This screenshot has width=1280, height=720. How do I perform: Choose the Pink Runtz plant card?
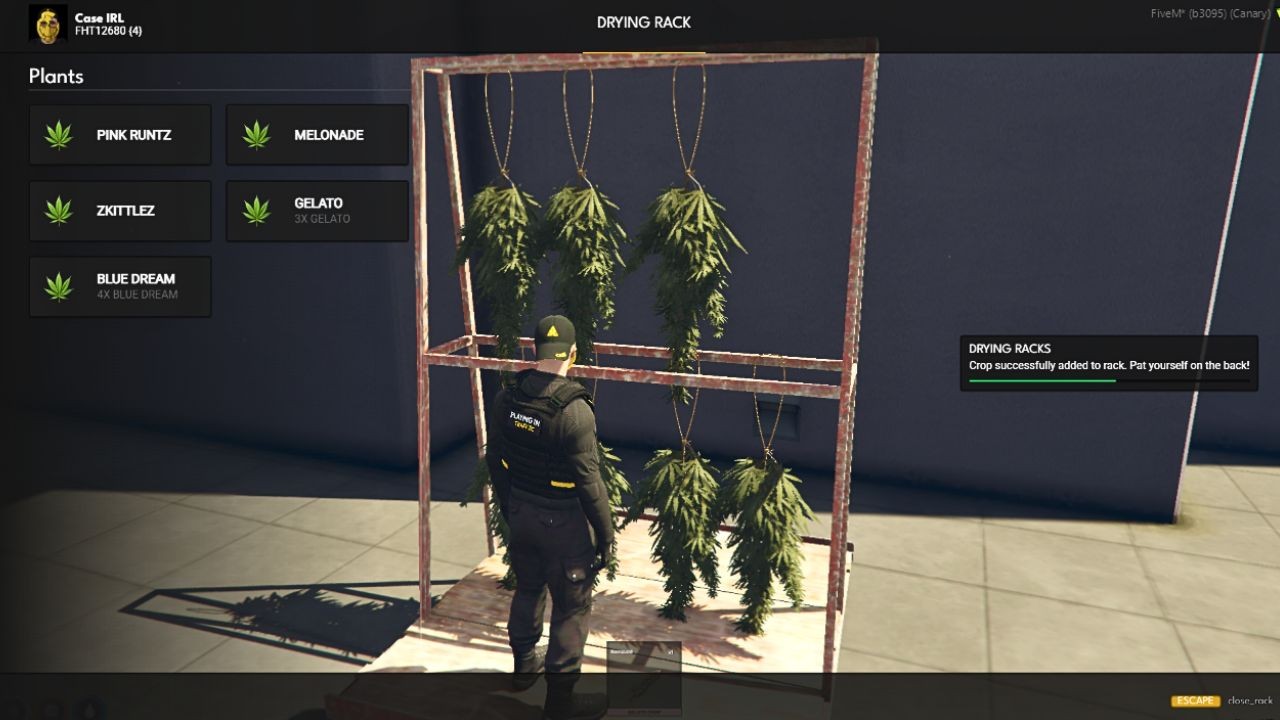[x=120, y=134]
